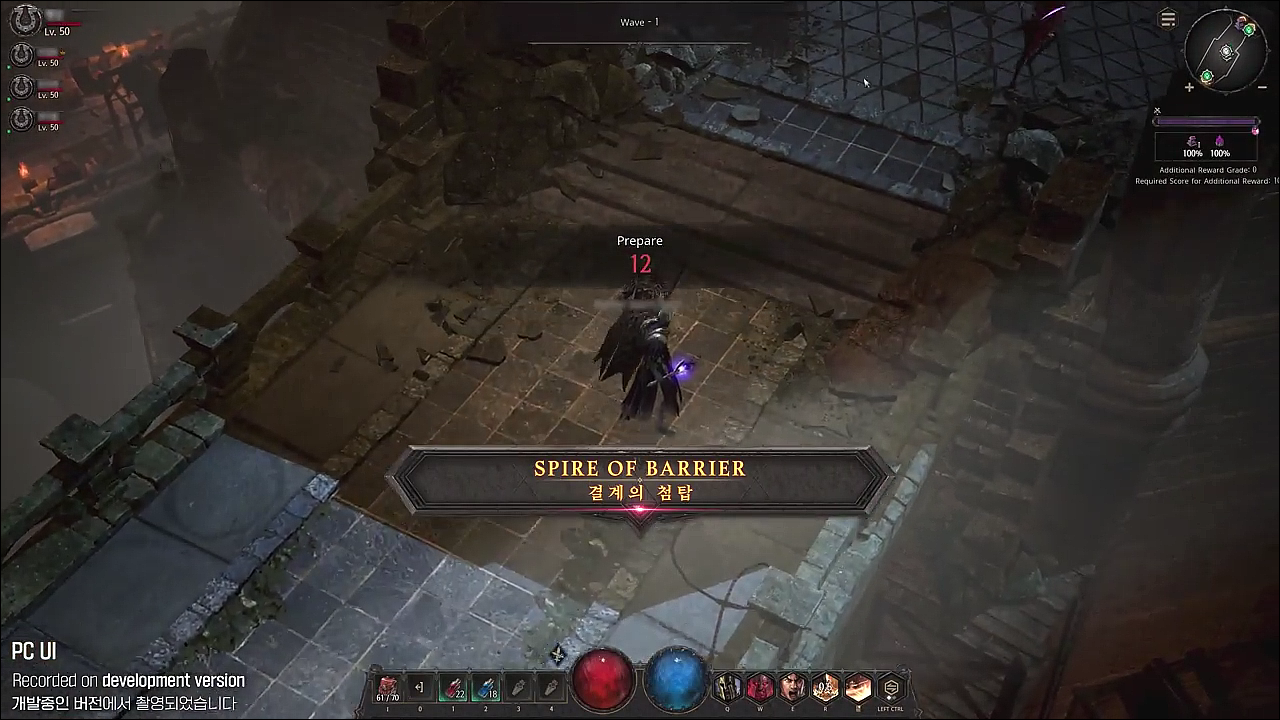Select the party leader portrait with crown
This screenshot has height=720, width=1280.
coord(21,54)
